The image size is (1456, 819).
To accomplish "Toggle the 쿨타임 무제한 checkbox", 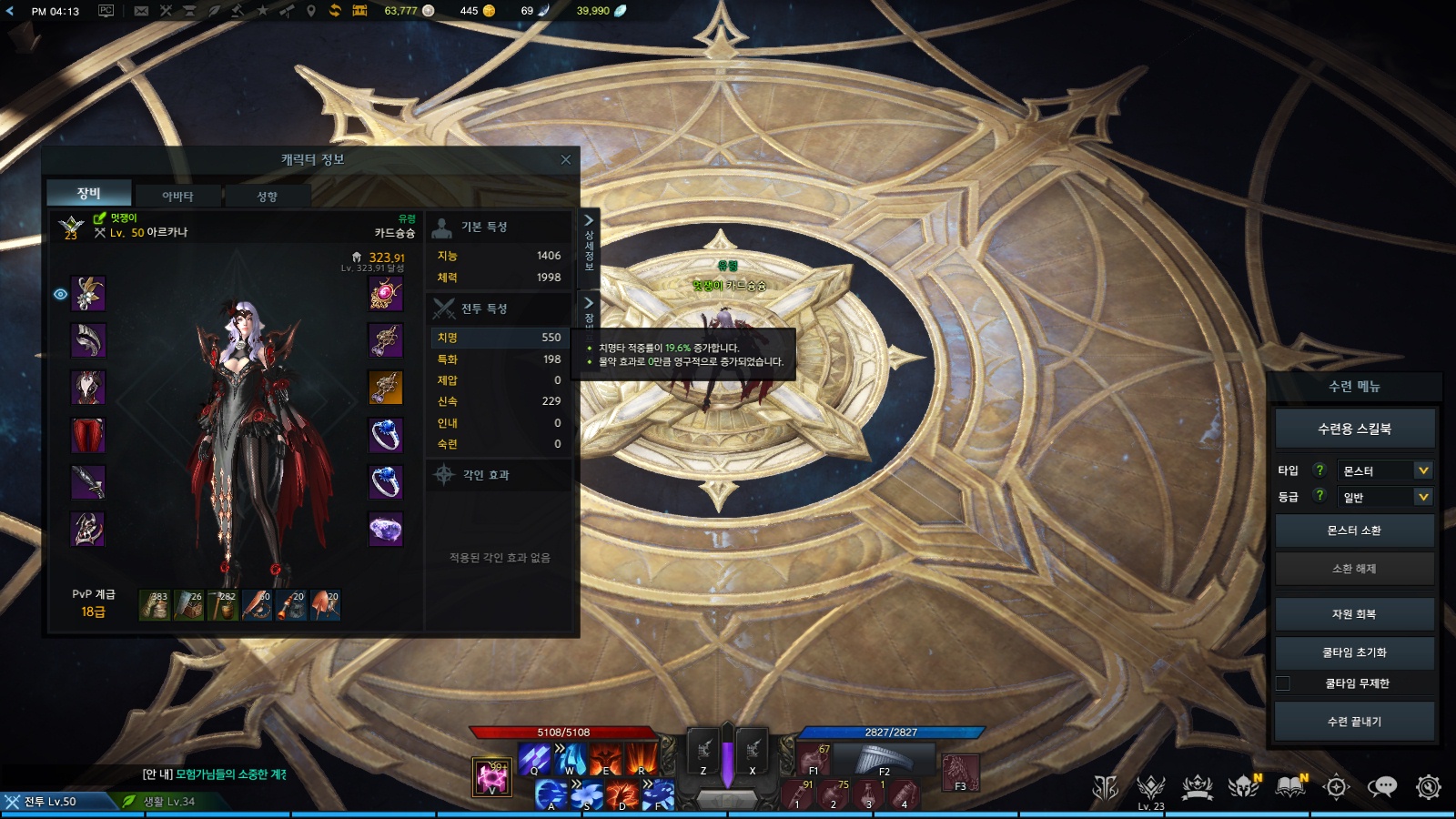I will 1283,683.
